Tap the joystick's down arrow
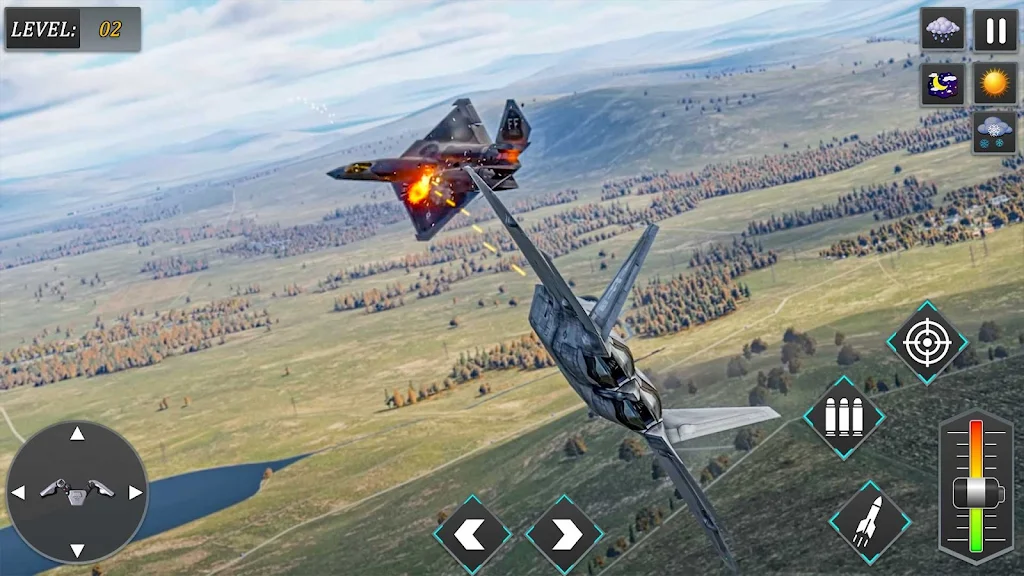 point(77,549)
